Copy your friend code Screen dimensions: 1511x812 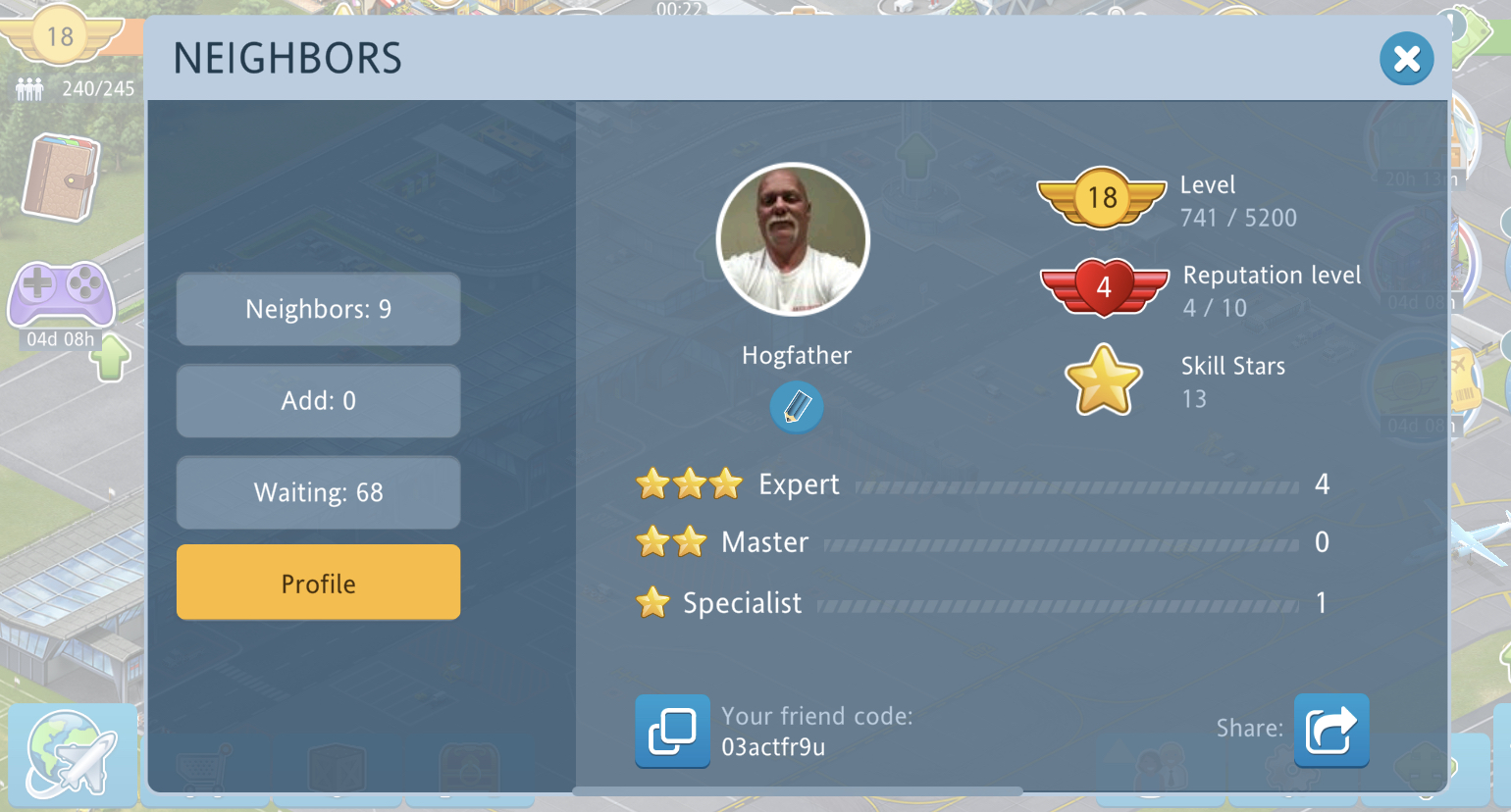pos(672,731)
